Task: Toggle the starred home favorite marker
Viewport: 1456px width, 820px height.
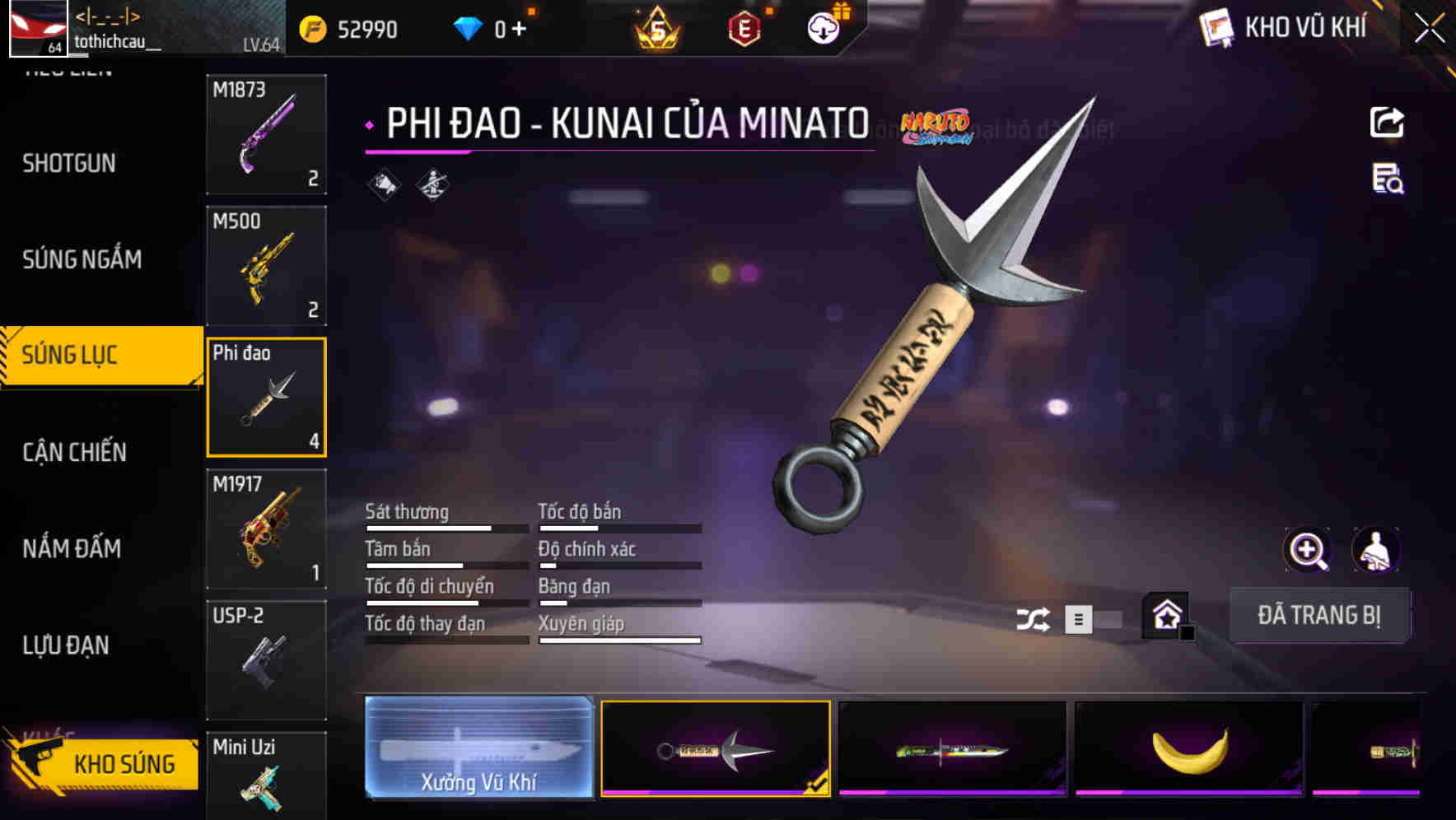Action: coord(1164,613)
